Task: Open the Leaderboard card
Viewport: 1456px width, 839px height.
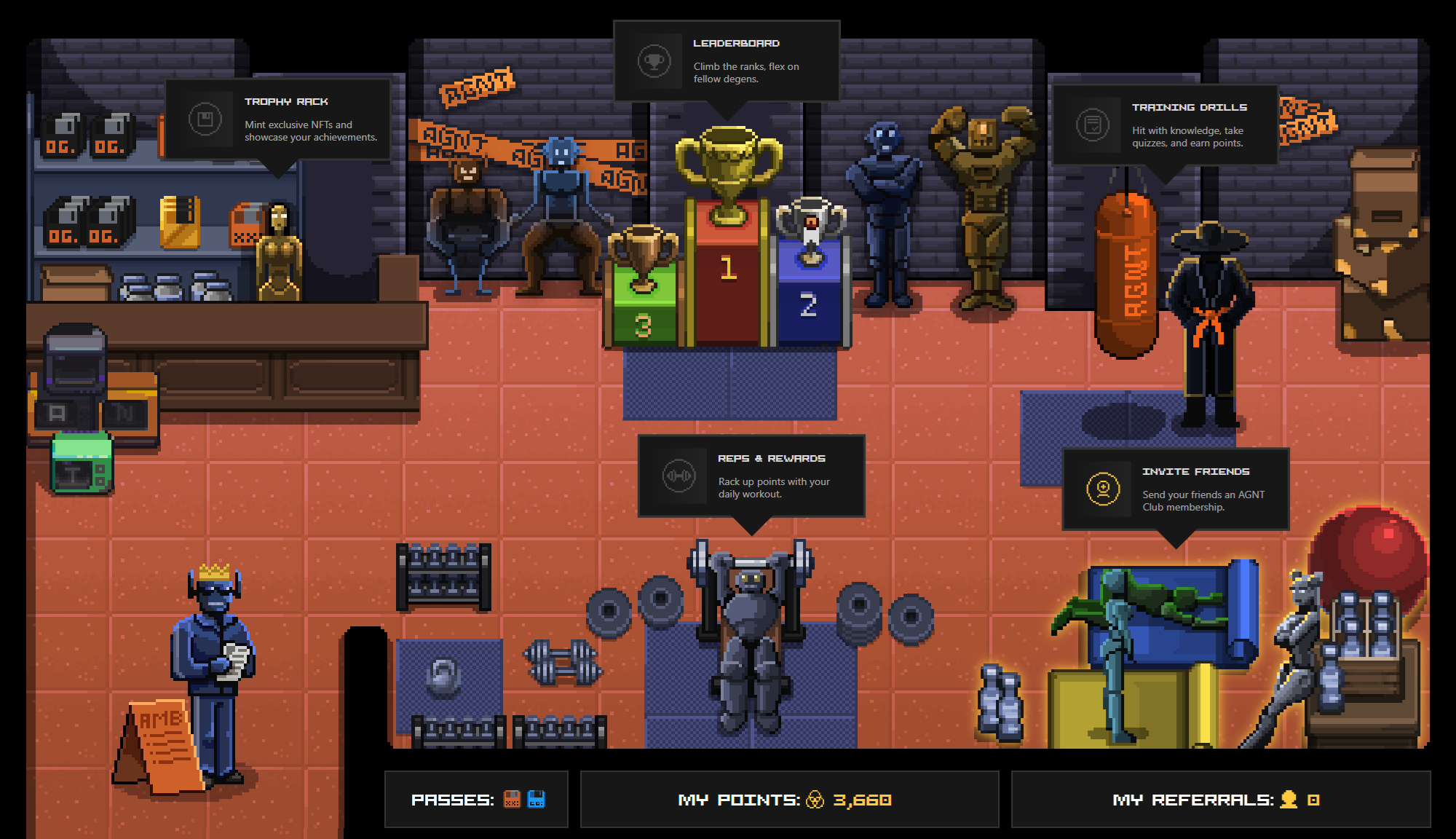Action: (x=727, y=61)
